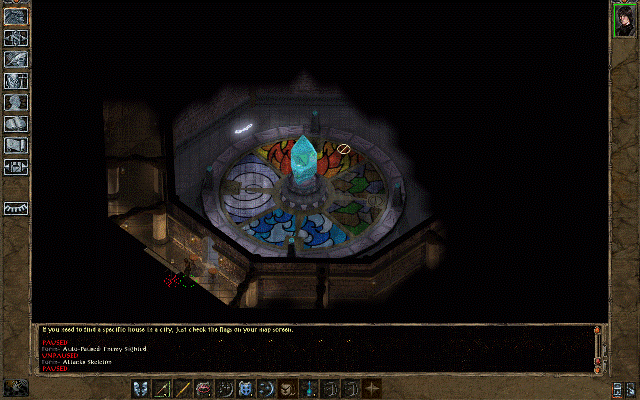Image resolution: width=640 pixels, height=400 pixels.
Task: Select the character portrait
Action: [625, 20]
